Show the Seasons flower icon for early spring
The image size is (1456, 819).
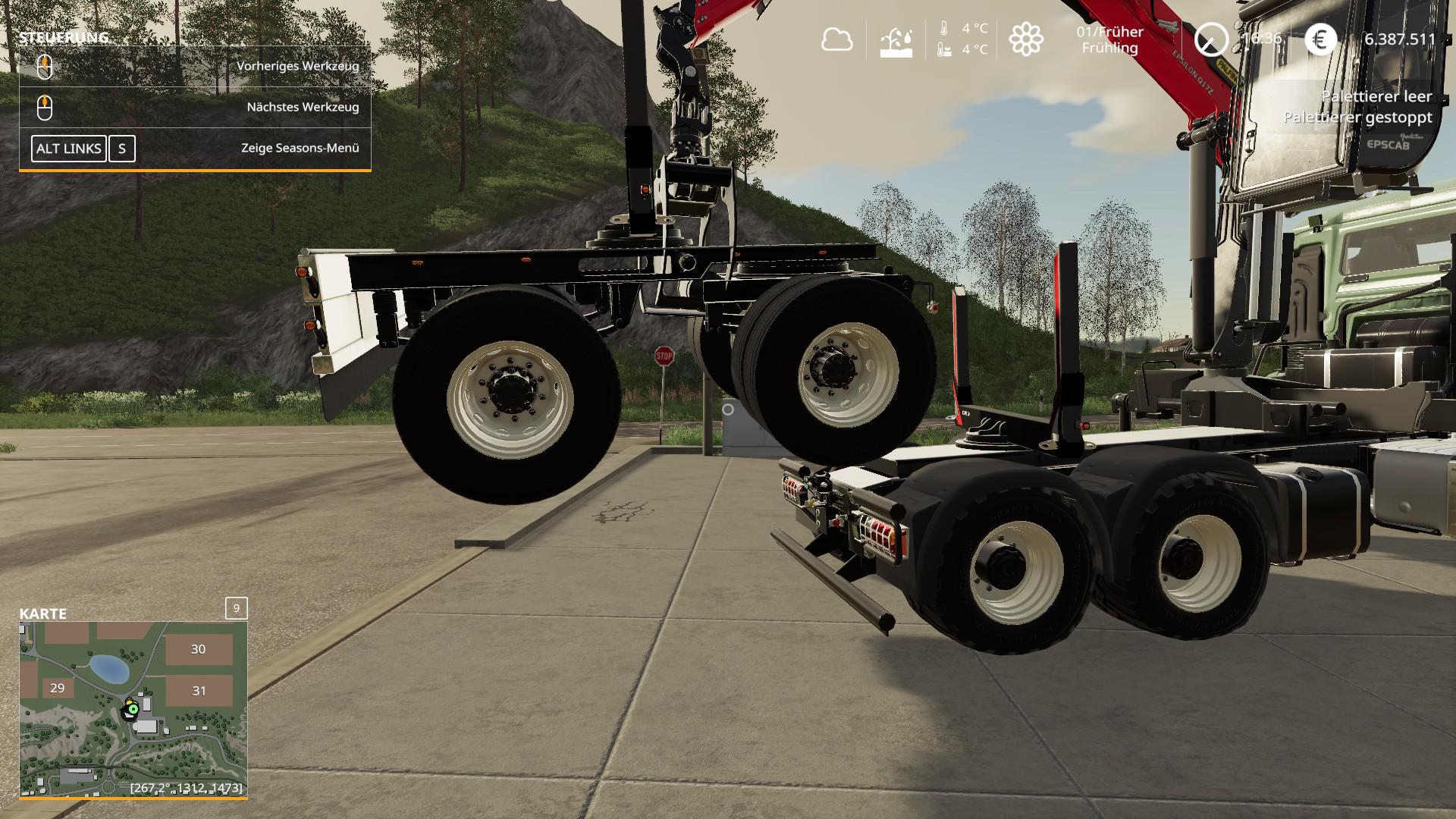click(x=1026, y=39)
